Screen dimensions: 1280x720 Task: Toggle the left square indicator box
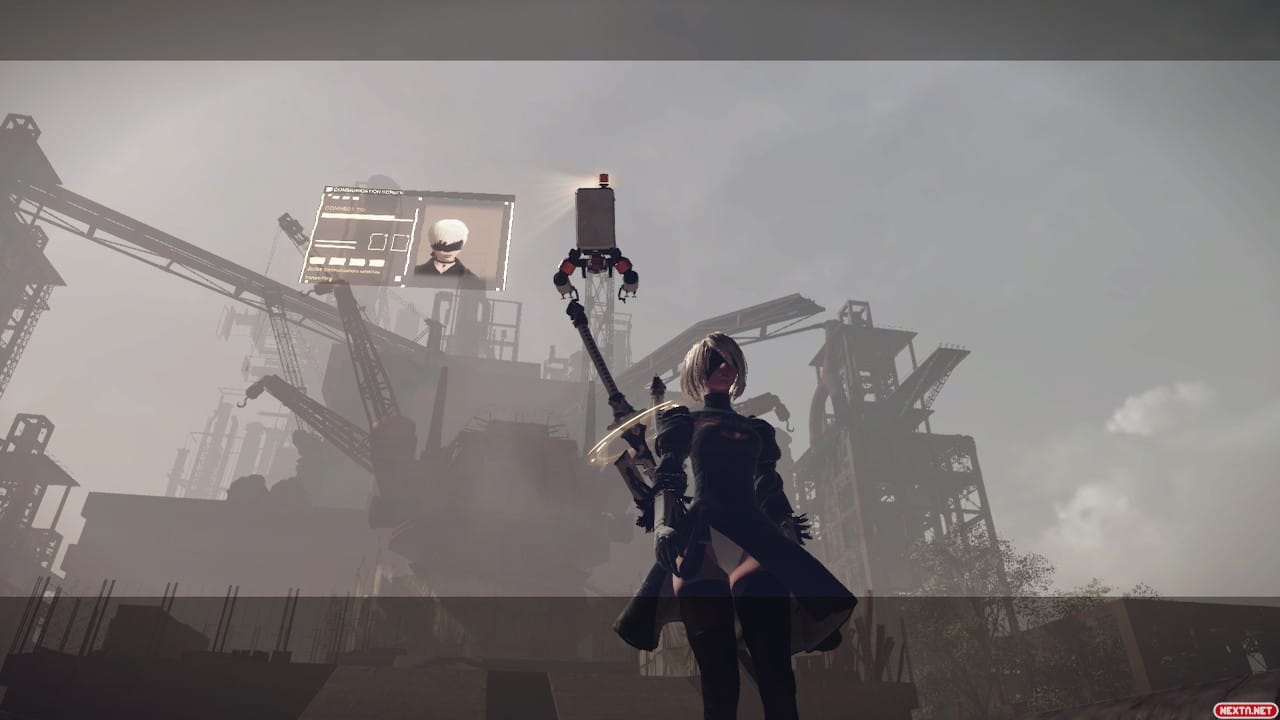tap(377, 242)
